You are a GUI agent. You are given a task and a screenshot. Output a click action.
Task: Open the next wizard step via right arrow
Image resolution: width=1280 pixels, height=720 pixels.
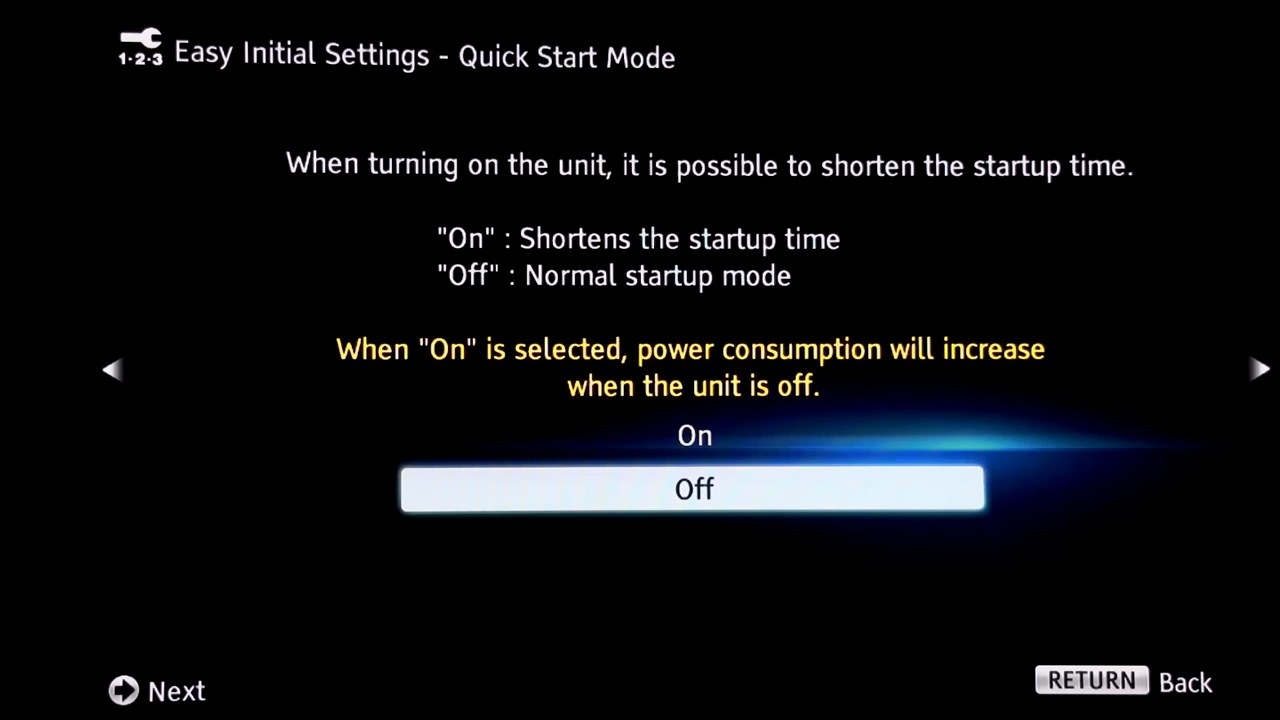(x=1259, y=370)
